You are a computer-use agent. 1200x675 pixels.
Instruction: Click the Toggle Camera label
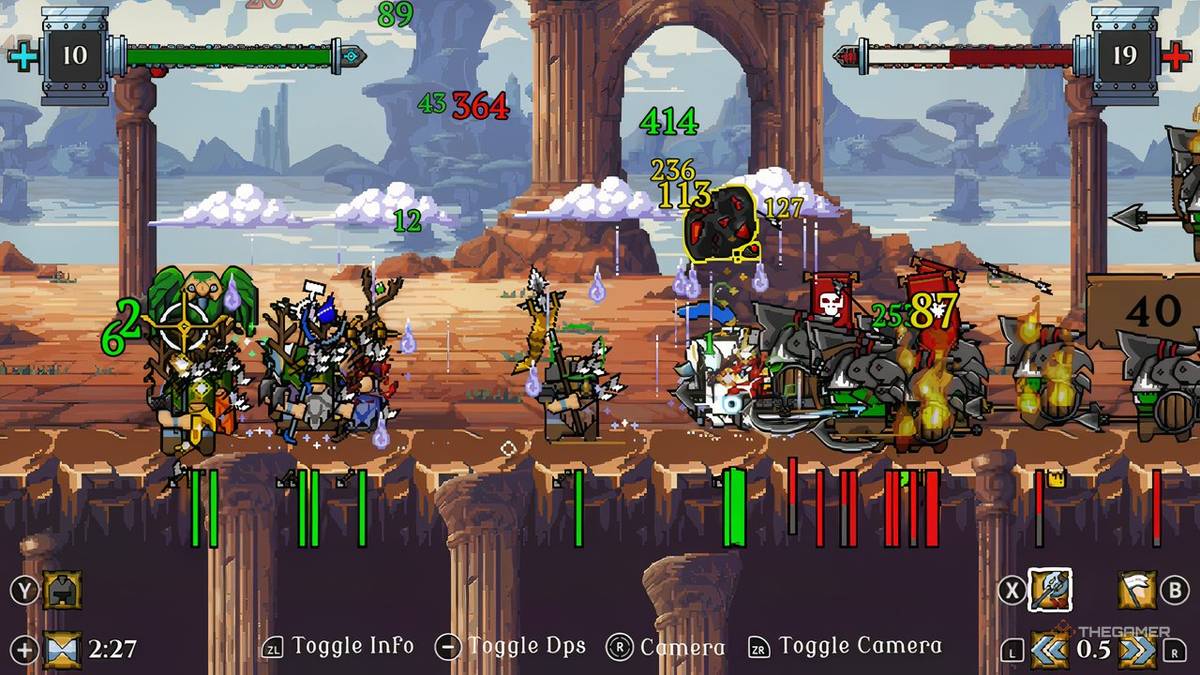860,647
